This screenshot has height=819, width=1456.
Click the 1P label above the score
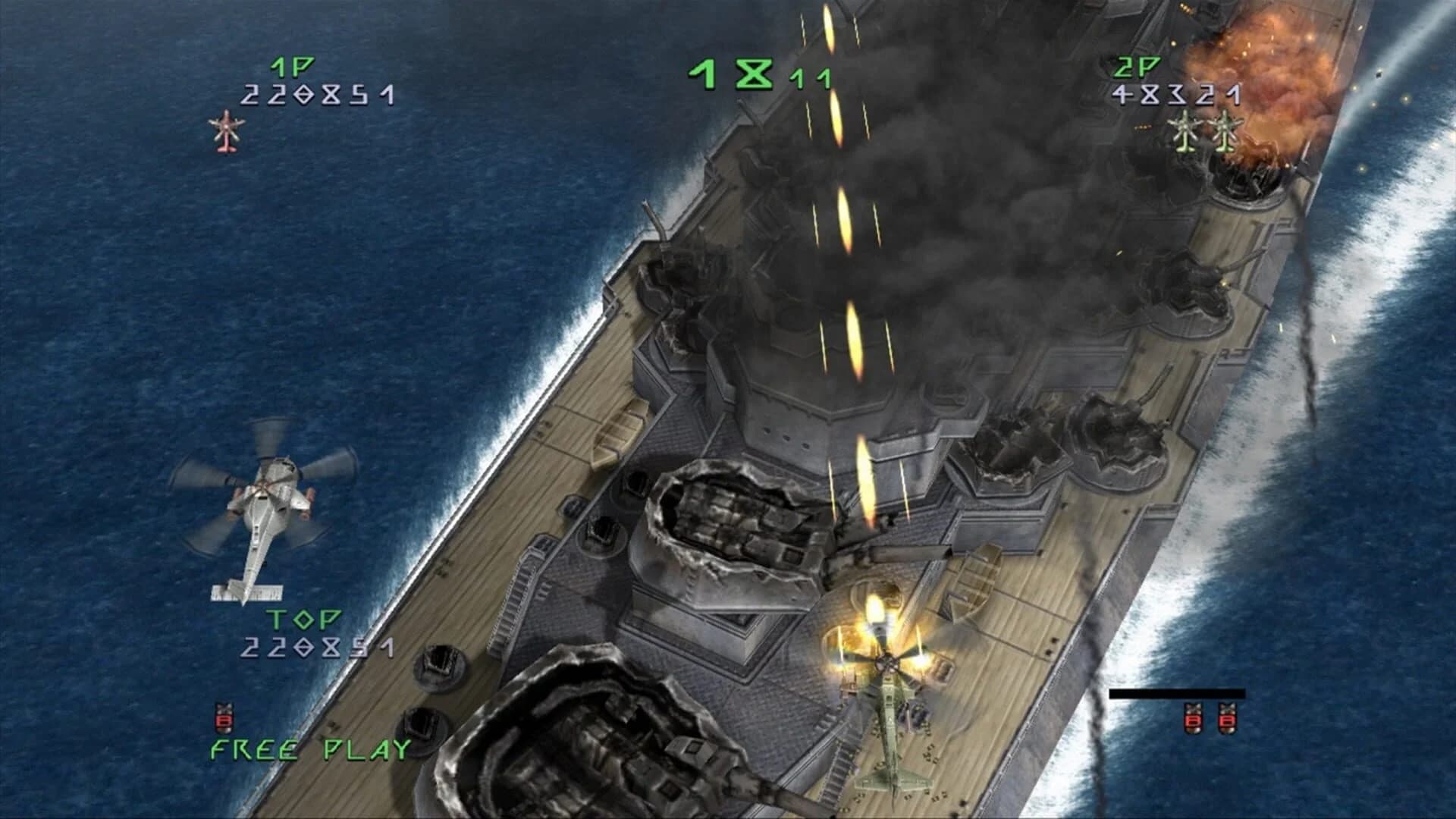click(292, 67)
